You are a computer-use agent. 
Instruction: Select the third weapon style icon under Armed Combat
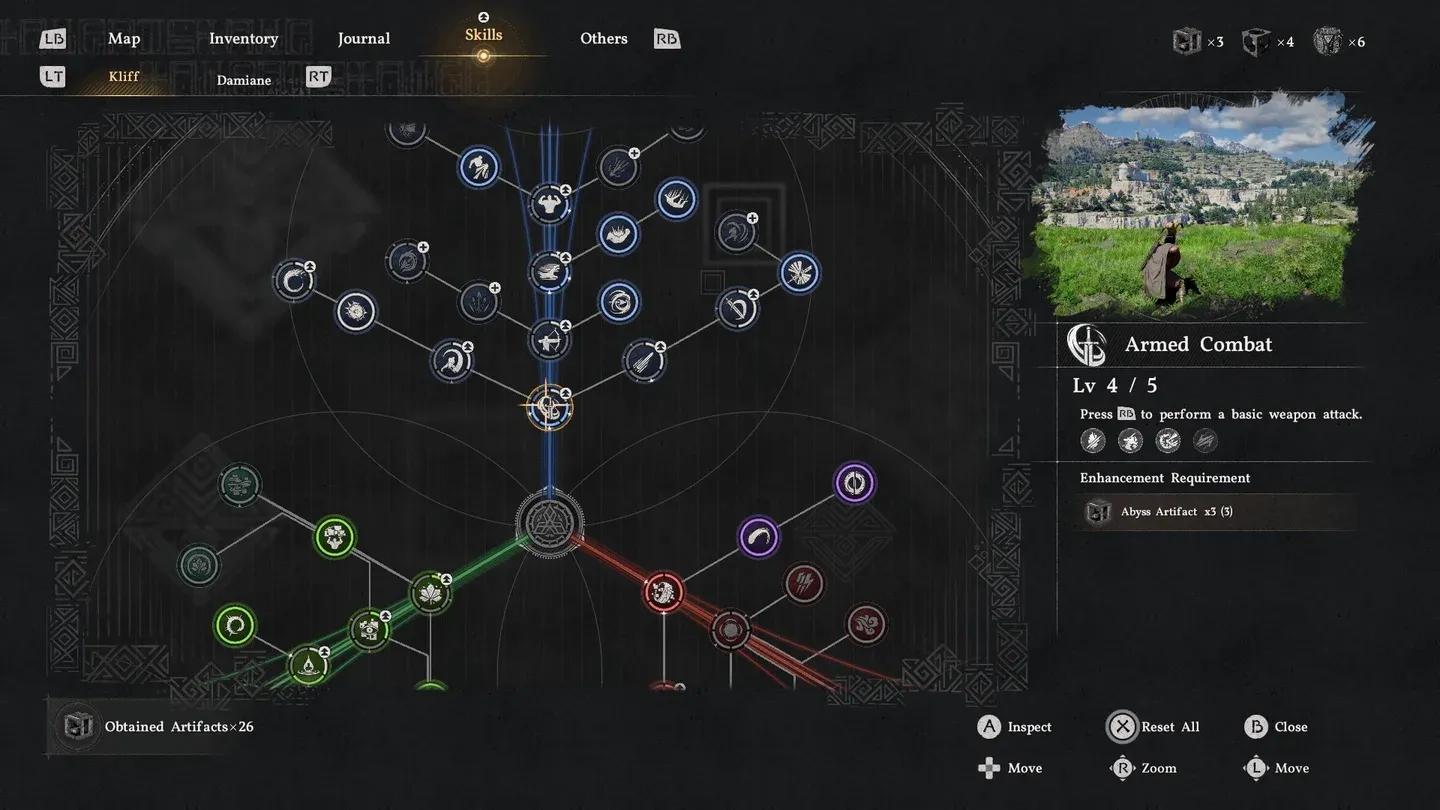click(x=1167, y=440)
